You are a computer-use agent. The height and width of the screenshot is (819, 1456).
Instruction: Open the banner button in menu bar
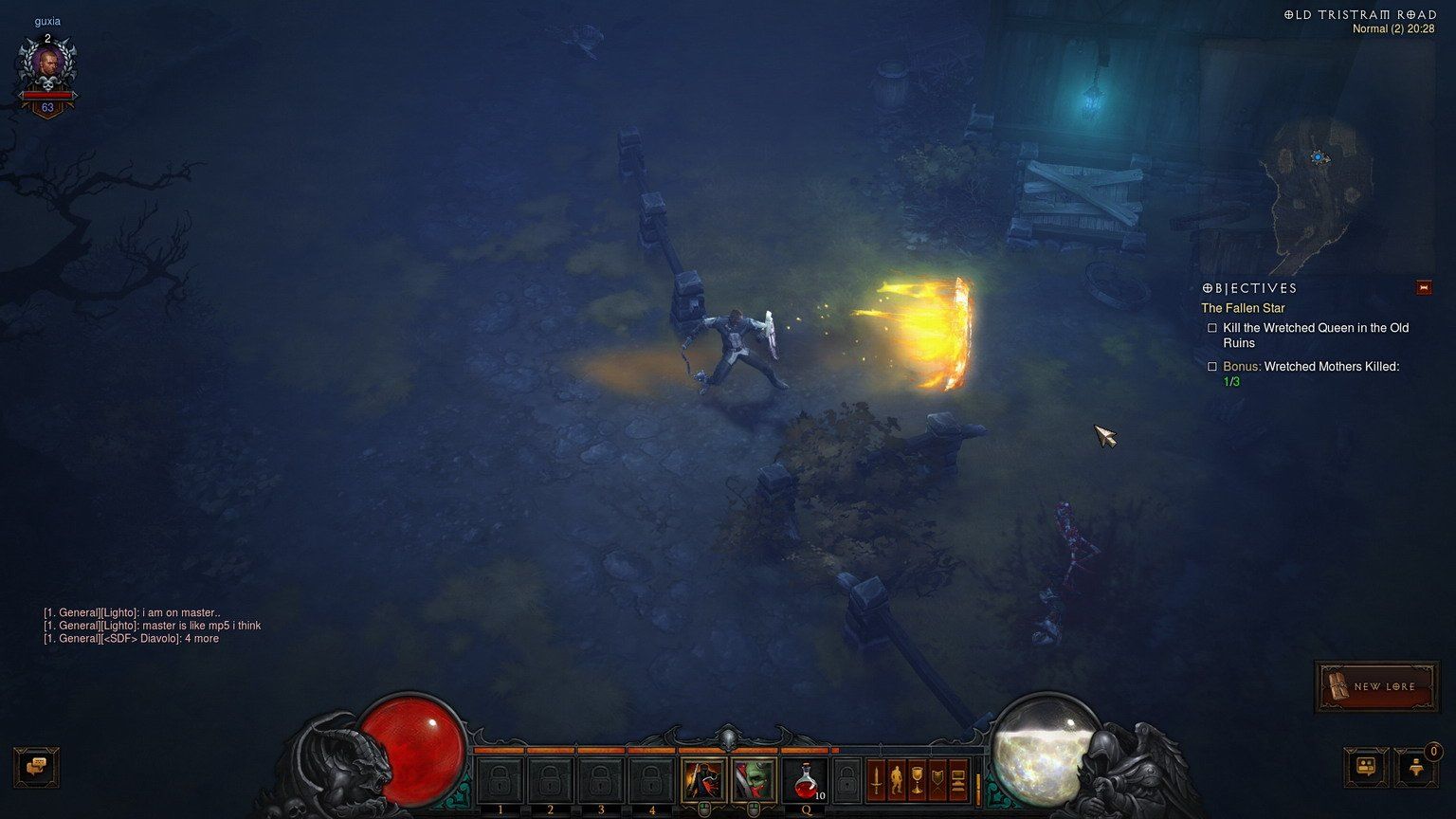[x=938, y=780]
